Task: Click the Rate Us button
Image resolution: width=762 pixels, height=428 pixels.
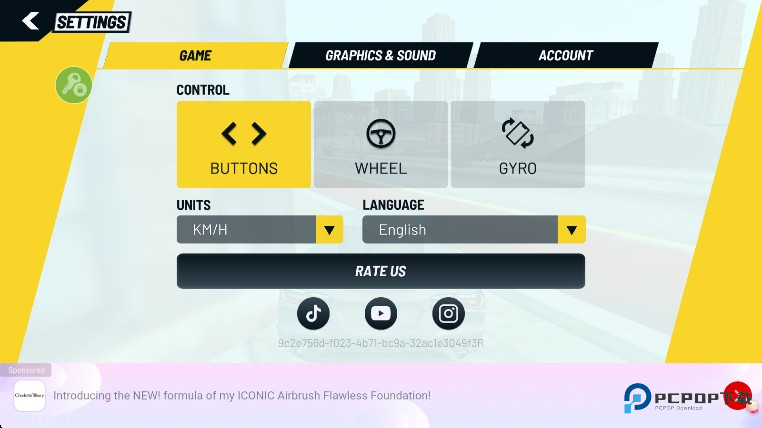Action: [x=380, y=271]
